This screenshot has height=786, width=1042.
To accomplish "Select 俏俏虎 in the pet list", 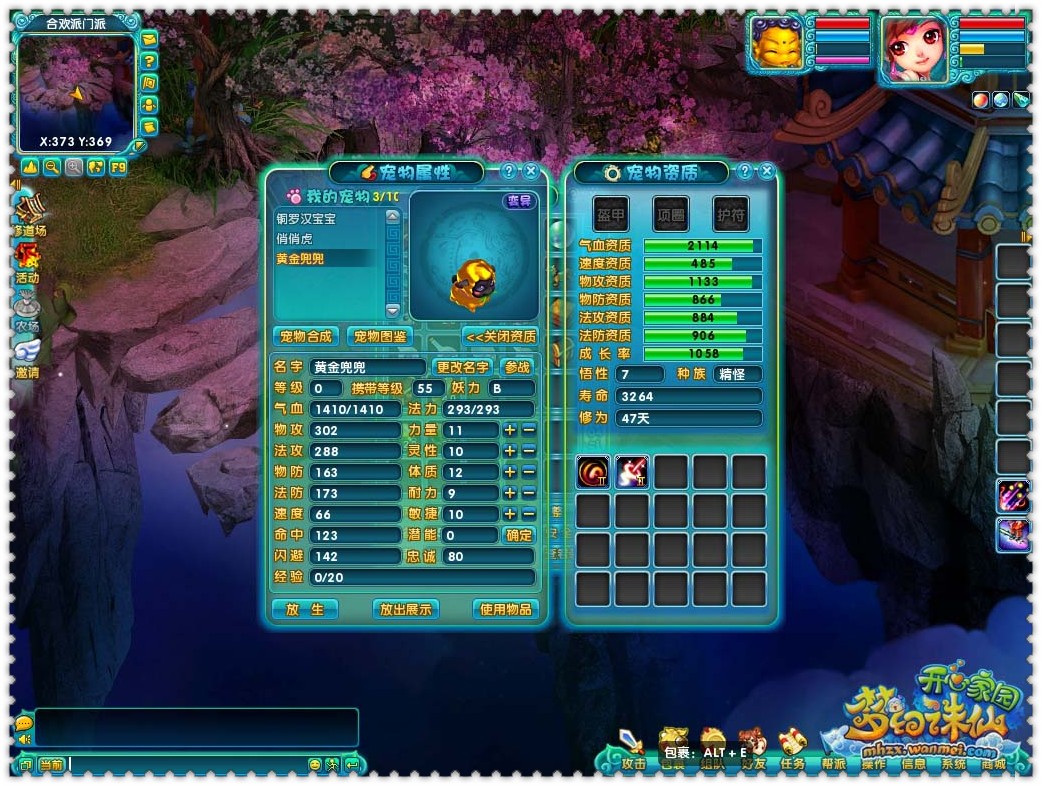I will [295, 238].
